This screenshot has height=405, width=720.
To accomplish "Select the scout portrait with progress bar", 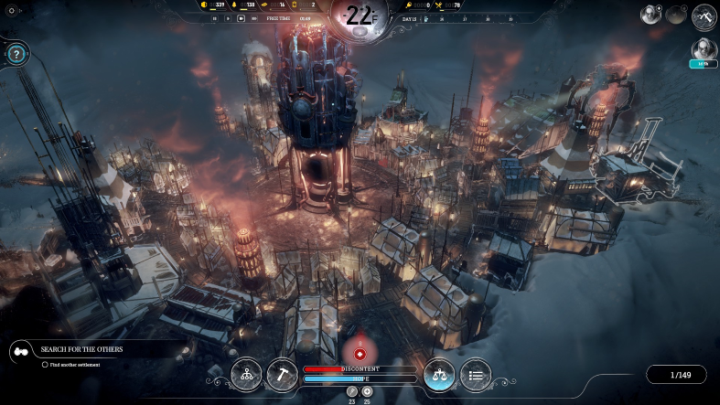I will click(x=703, y=50).
